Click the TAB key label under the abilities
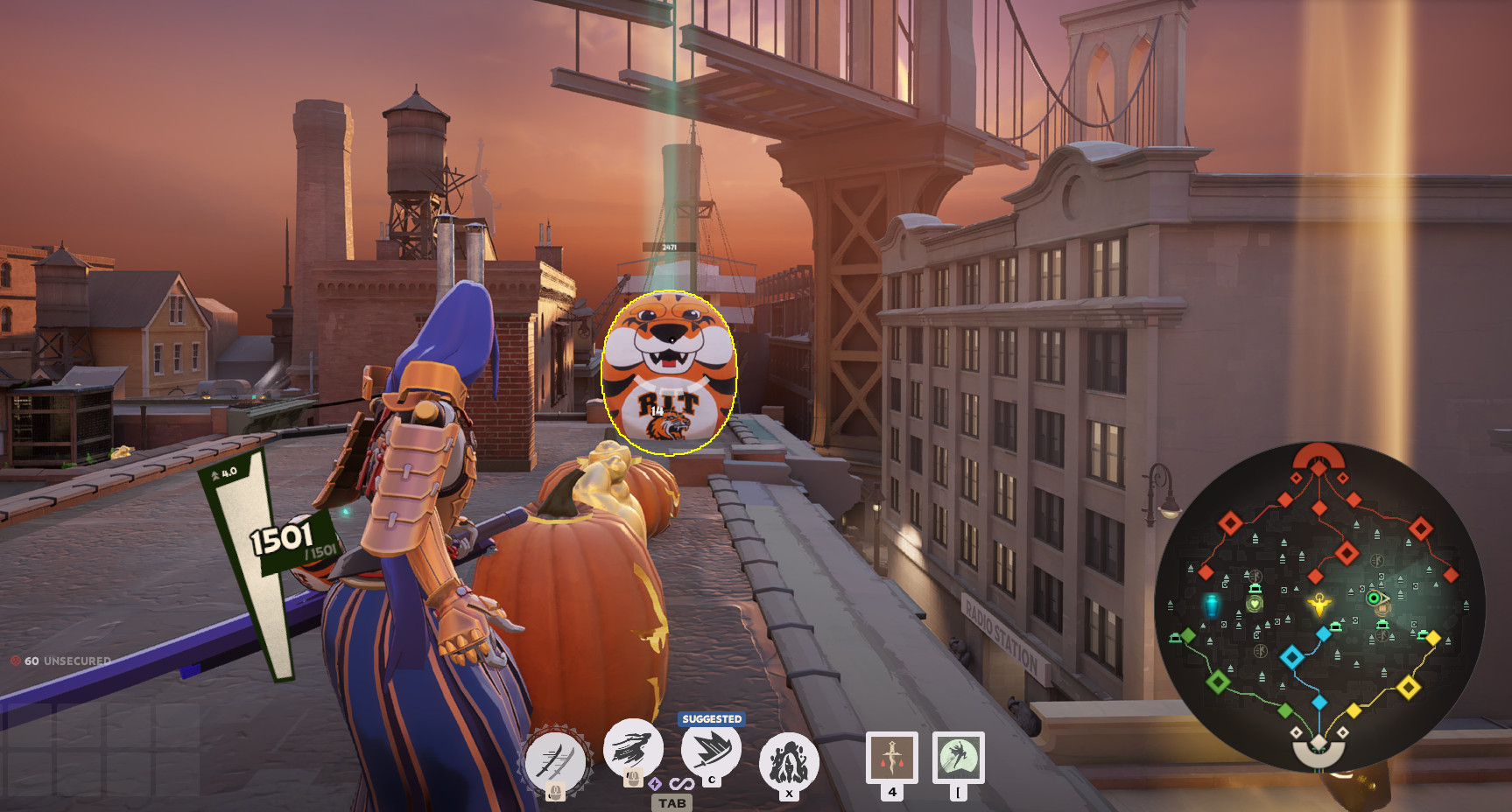This screenshot has height=812, width=1512. (x=672, y=802)
